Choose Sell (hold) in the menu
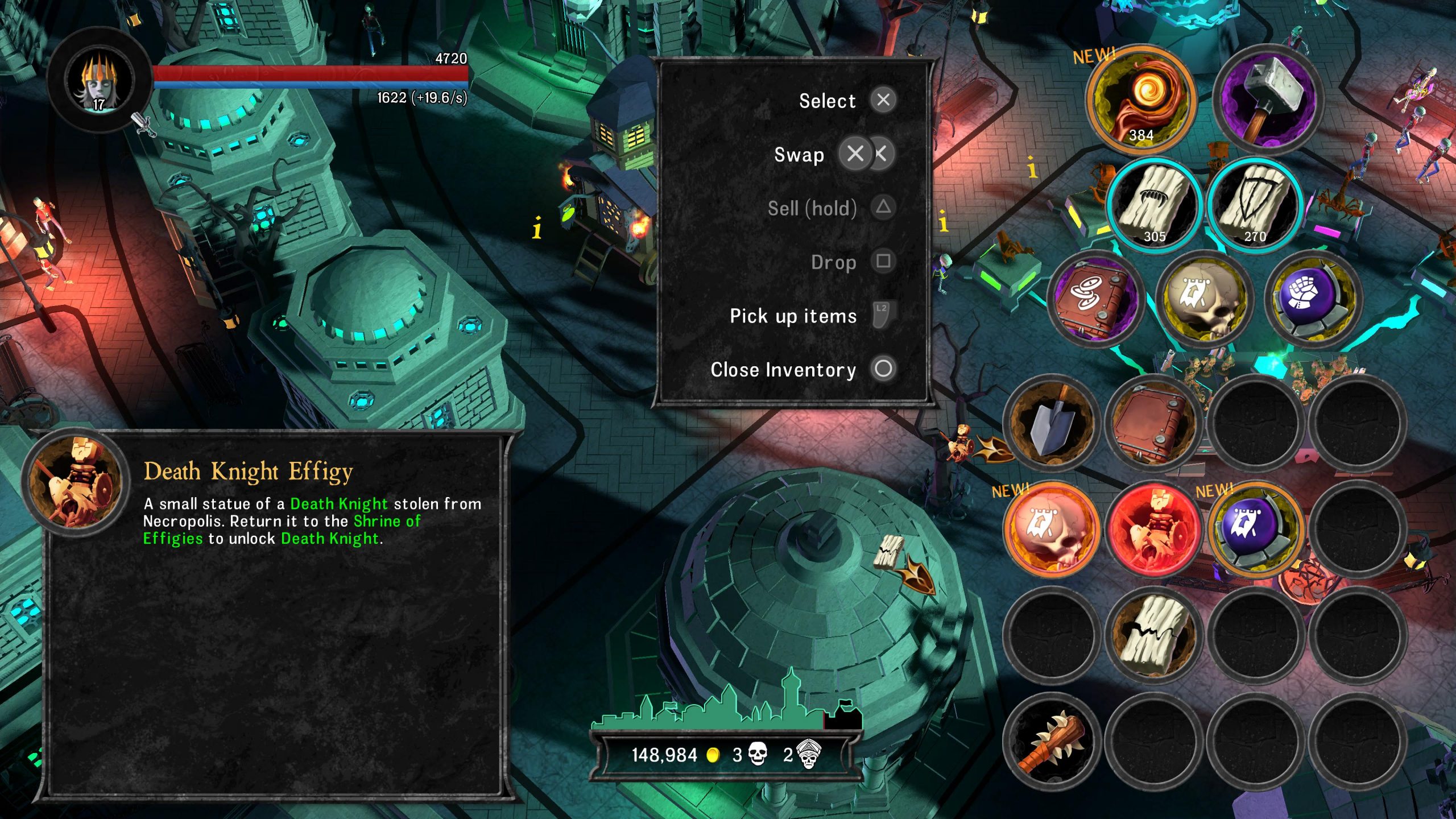Viewport: 1456px width, 819px height. [x=812, y=208]
